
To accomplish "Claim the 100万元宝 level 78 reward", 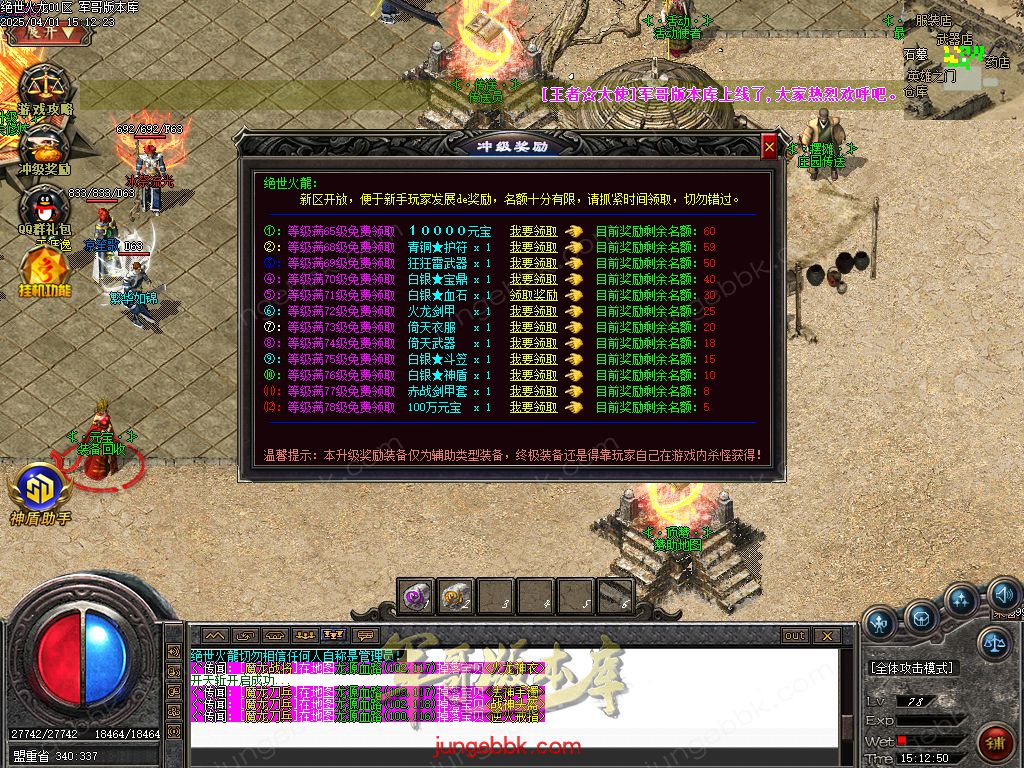I will tap(533, 407).
